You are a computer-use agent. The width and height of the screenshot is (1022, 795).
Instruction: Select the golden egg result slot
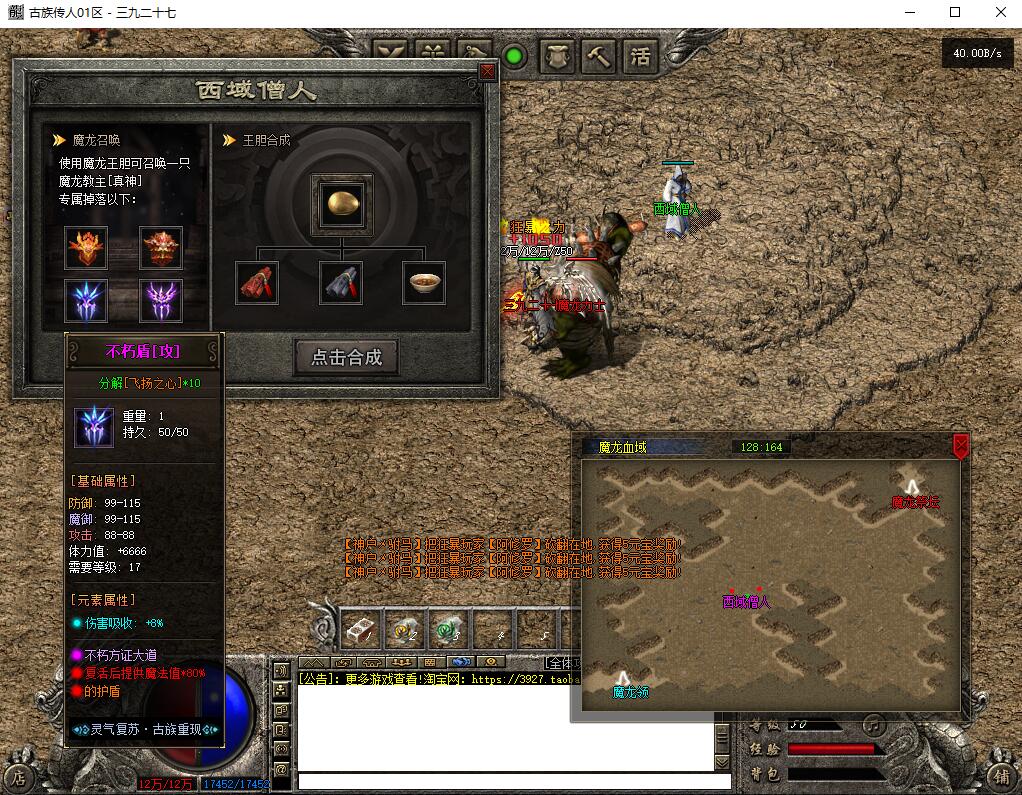tap(342, 201)
